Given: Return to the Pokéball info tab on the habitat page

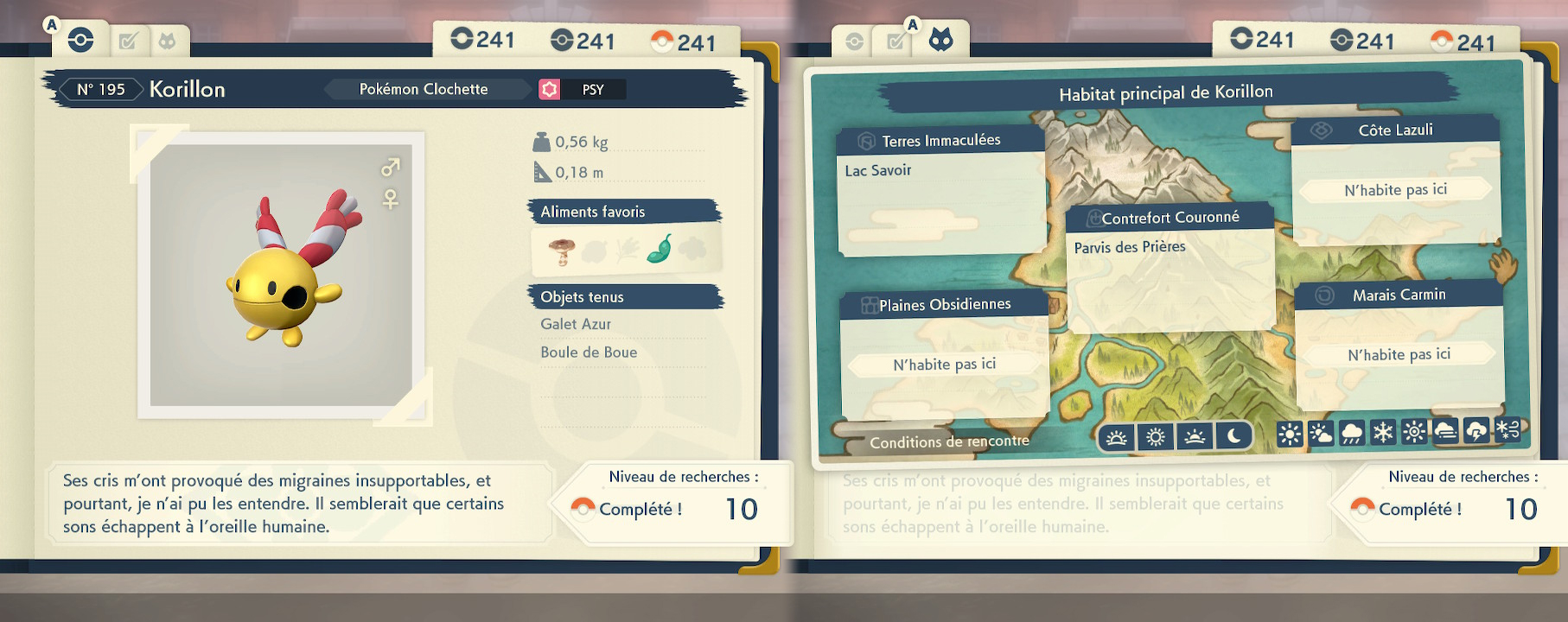Looking at the screenshot, I should tap(854, 41).
